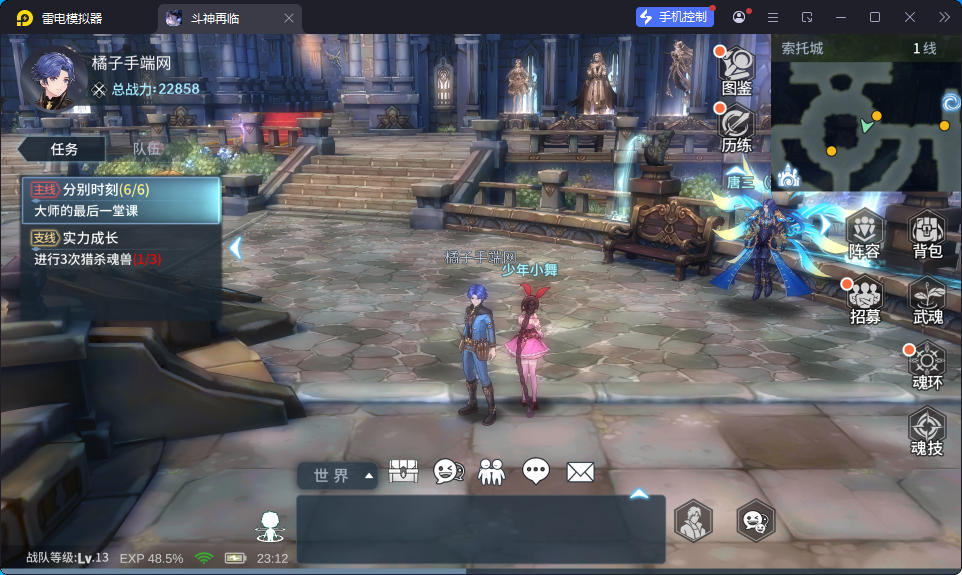Screen dimensions: 962x575
Task: Open the 魂技 soul skill menu
Action: tap(927, 430)
